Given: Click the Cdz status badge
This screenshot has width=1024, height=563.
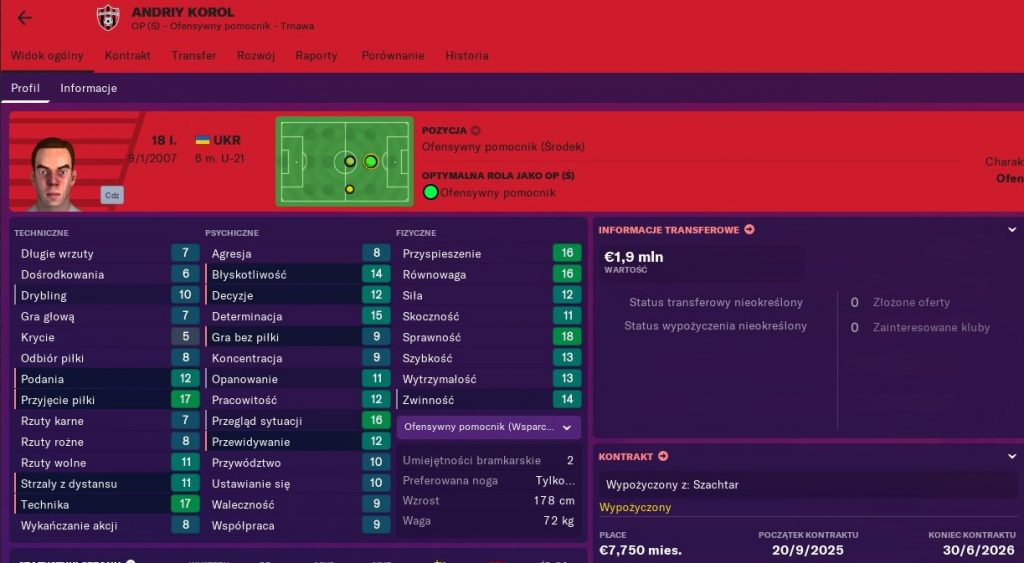Looking at the screenshot, I should point(112,195).
